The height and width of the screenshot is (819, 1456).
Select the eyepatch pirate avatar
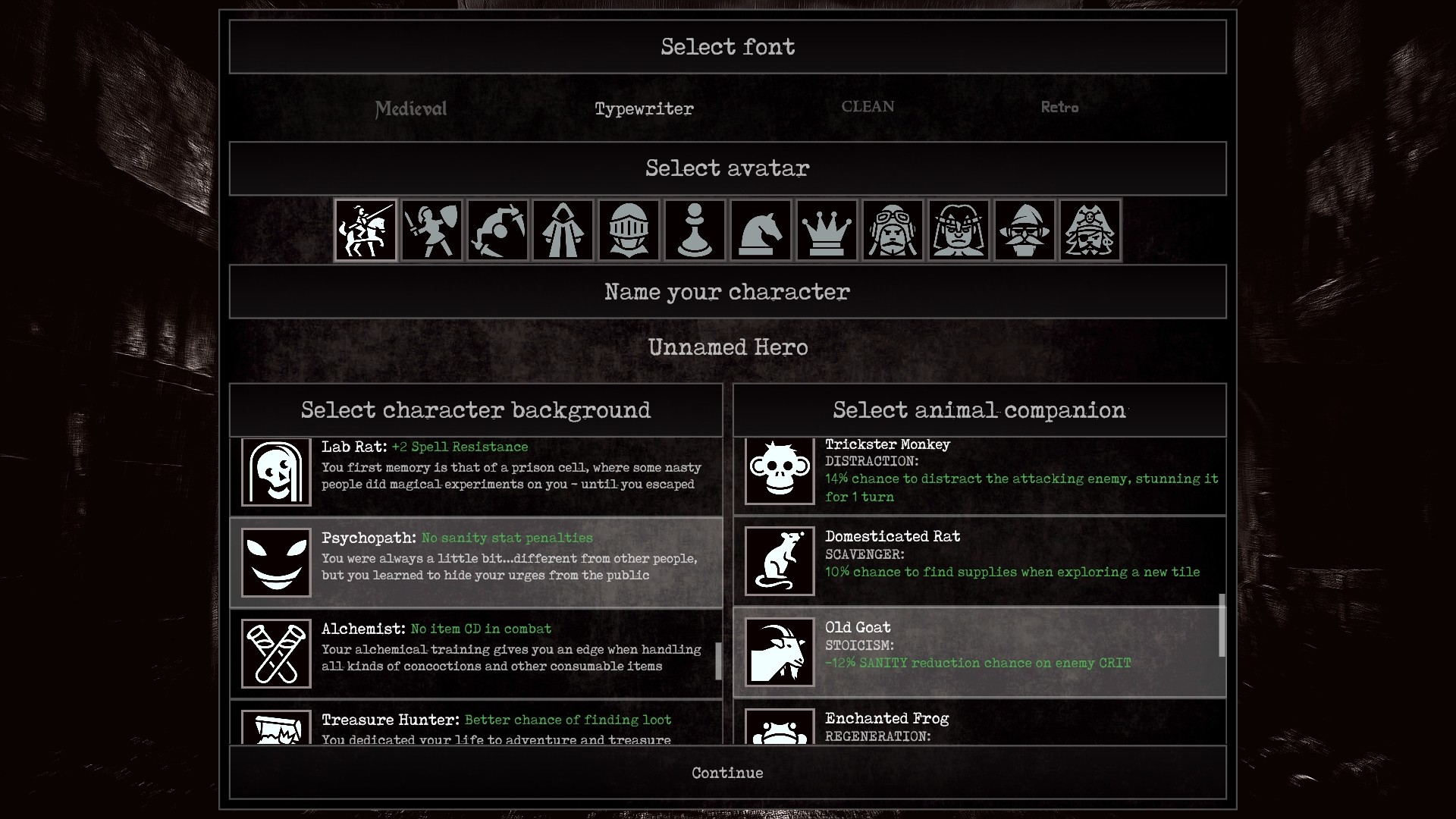click(1090, 230)
